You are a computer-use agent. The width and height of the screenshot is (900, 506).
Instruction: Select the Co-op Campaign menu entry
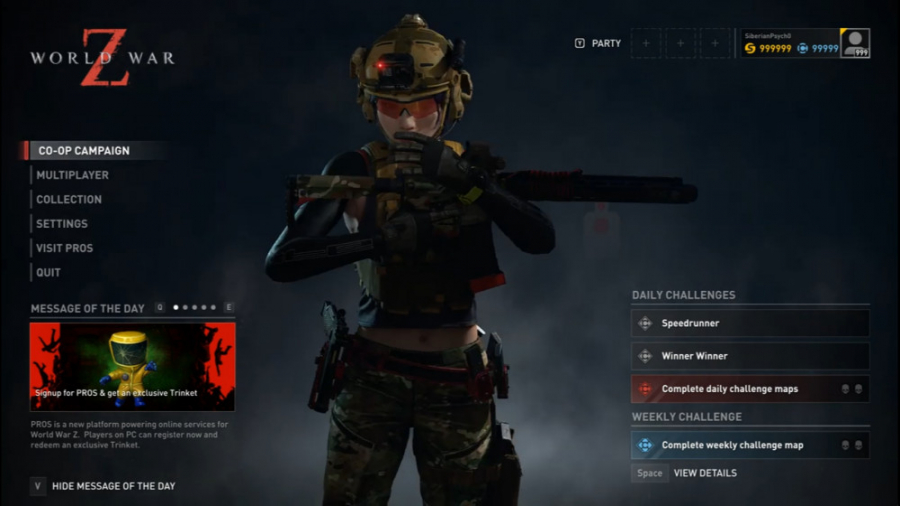coord(83,151)
